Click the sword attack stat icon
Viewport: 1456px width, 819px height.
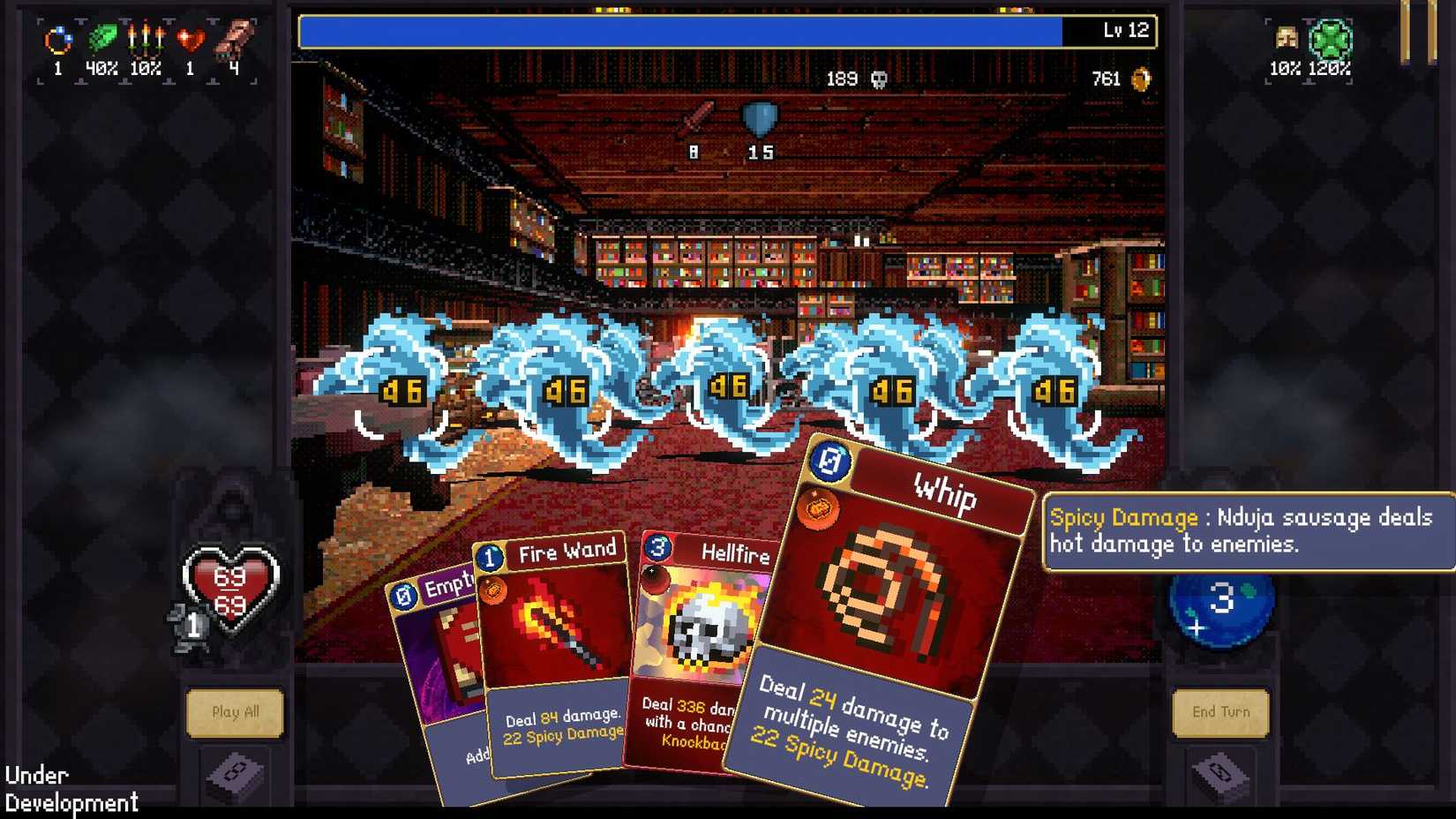(x=696, y=116)
